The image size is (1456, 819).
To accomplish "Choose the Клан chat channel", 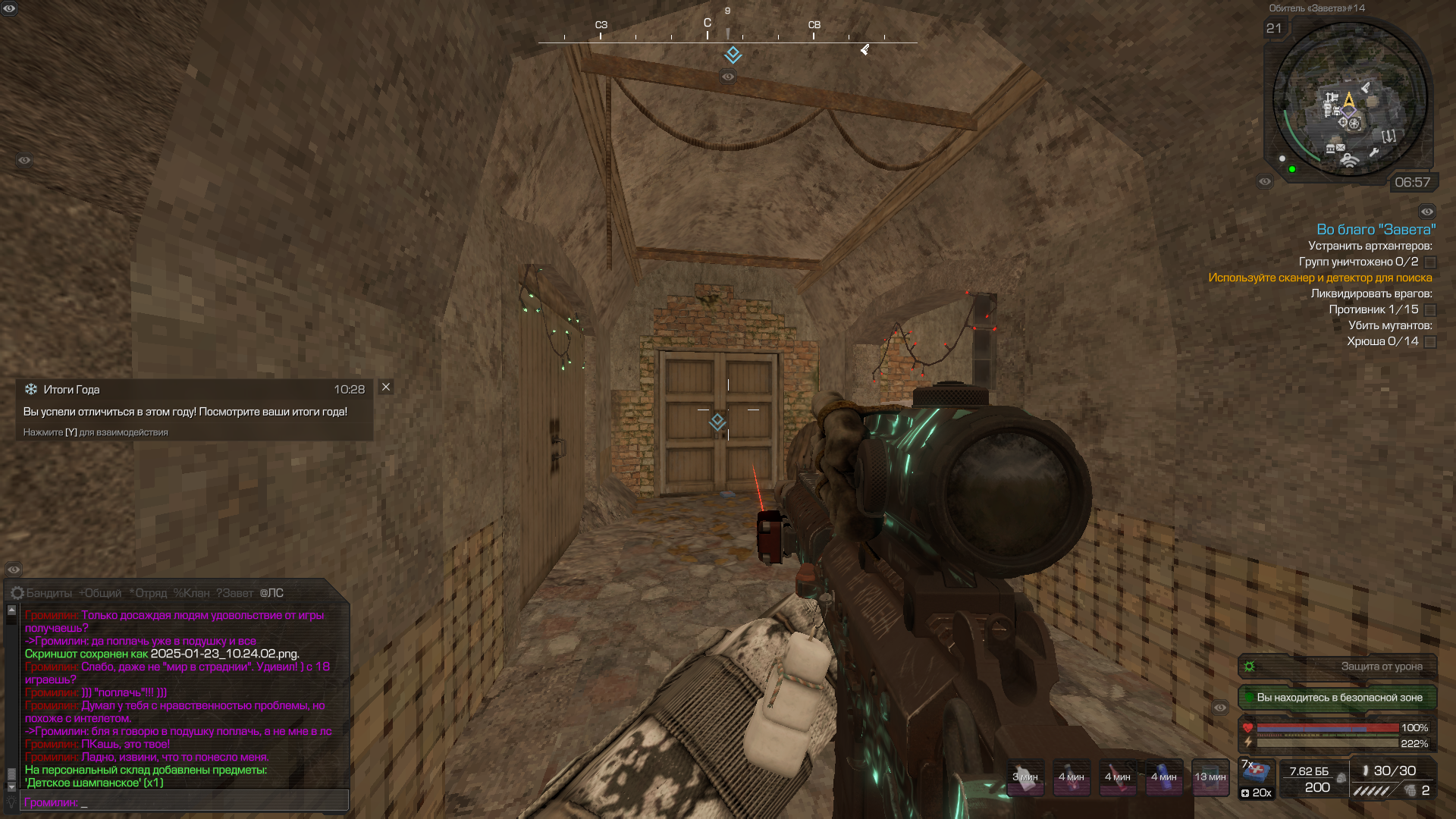I will click(x=191, y=593).
